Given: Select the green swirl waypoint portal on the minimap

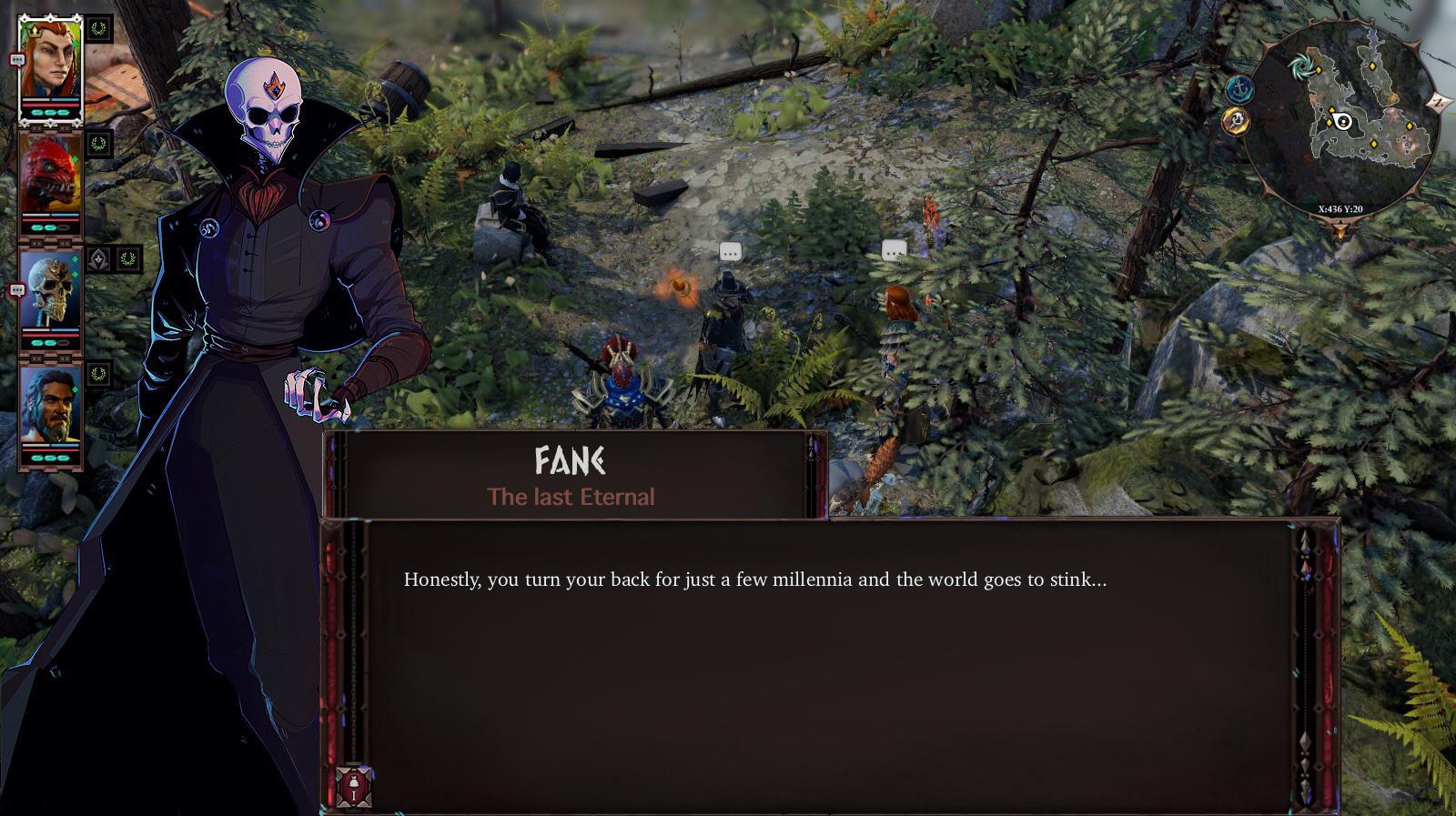Looking at the screenshot, I should coord(1303,65).
